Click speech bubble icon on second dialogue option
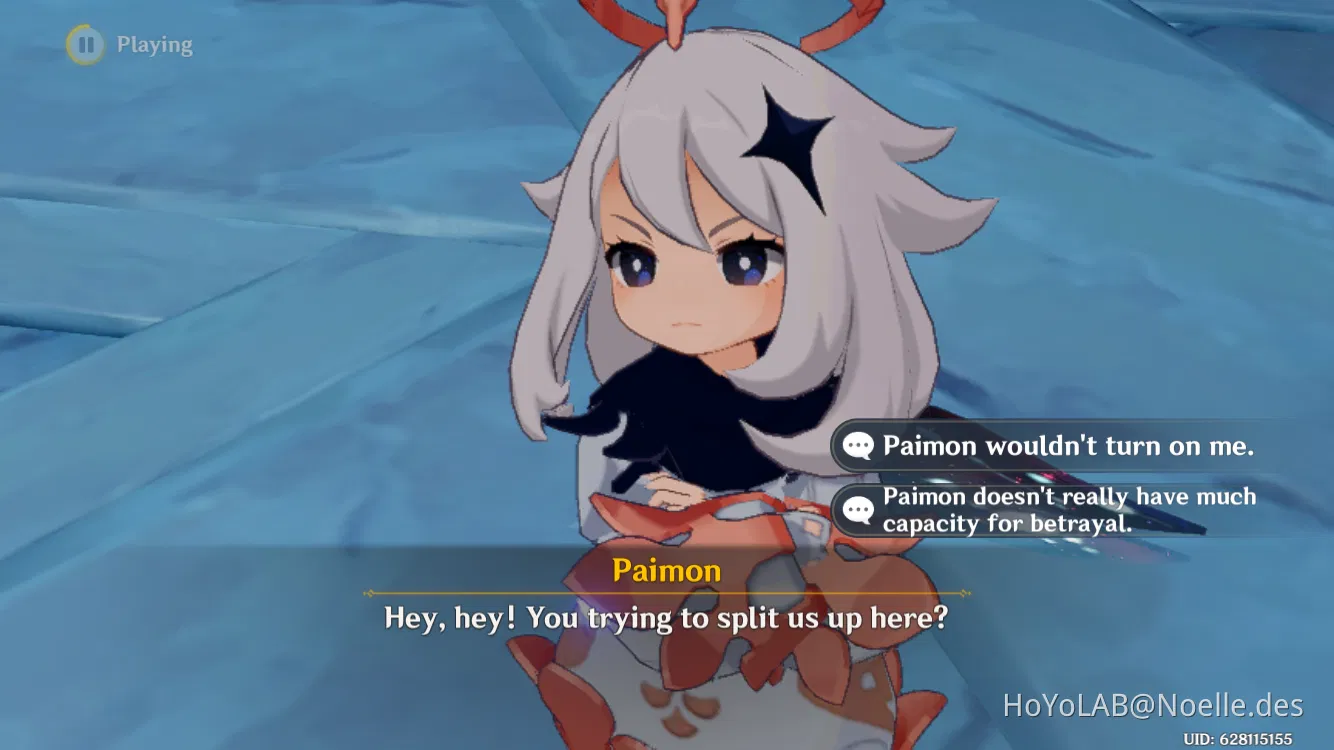Screen dimensions: 1334x750 click(856, 509)
